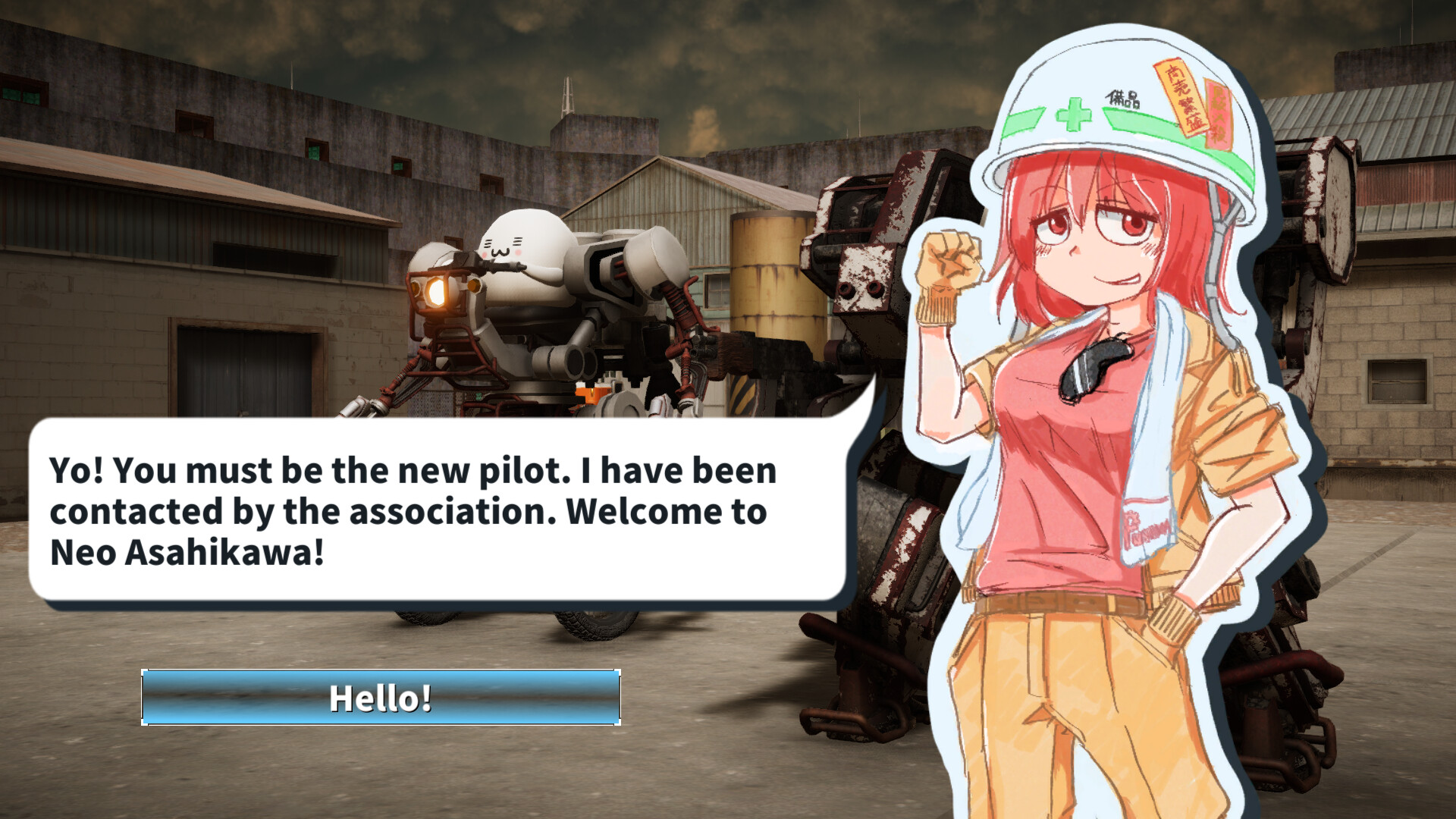Click the robot's glowing orange headlight

(x=438, y=292)
